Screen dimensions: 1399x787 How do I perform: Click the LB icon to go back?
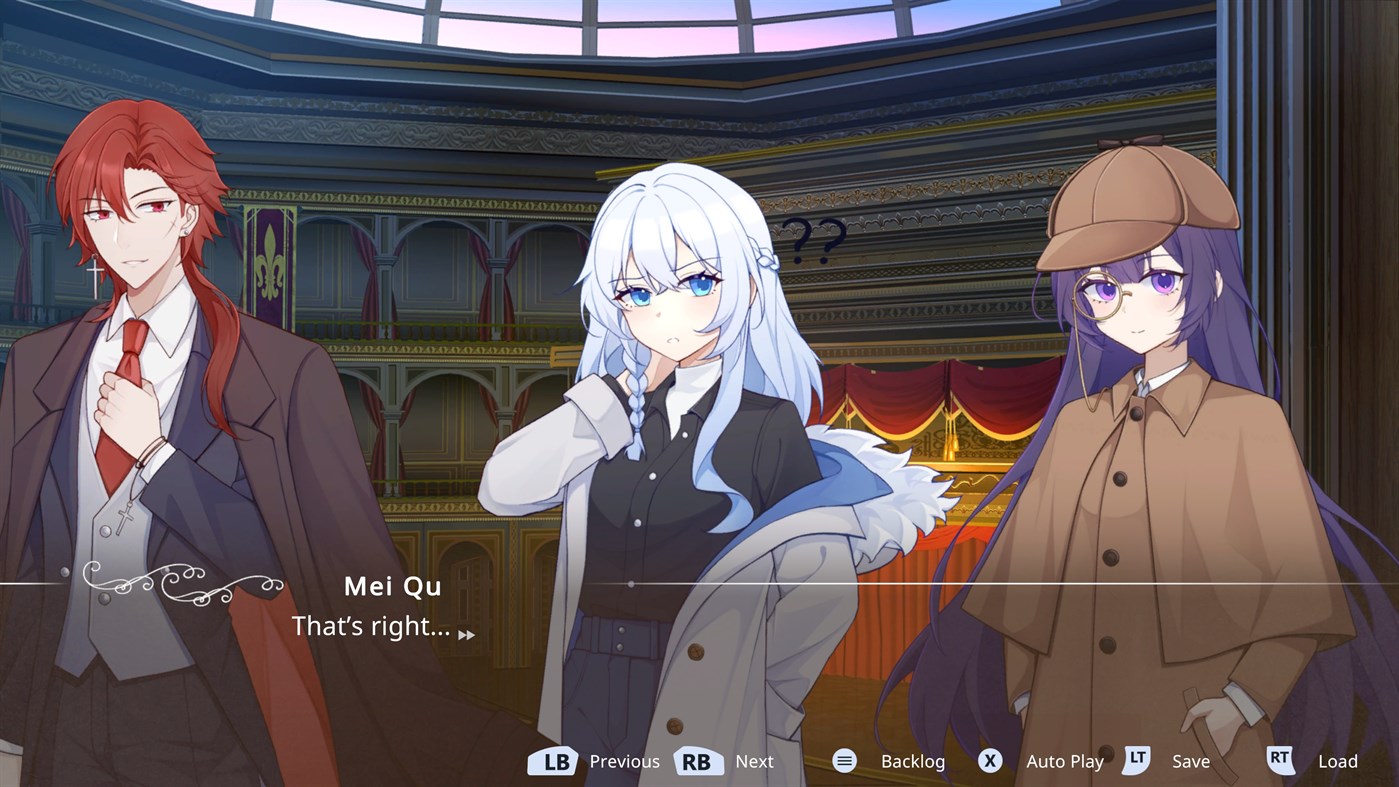tap(552, 761)
